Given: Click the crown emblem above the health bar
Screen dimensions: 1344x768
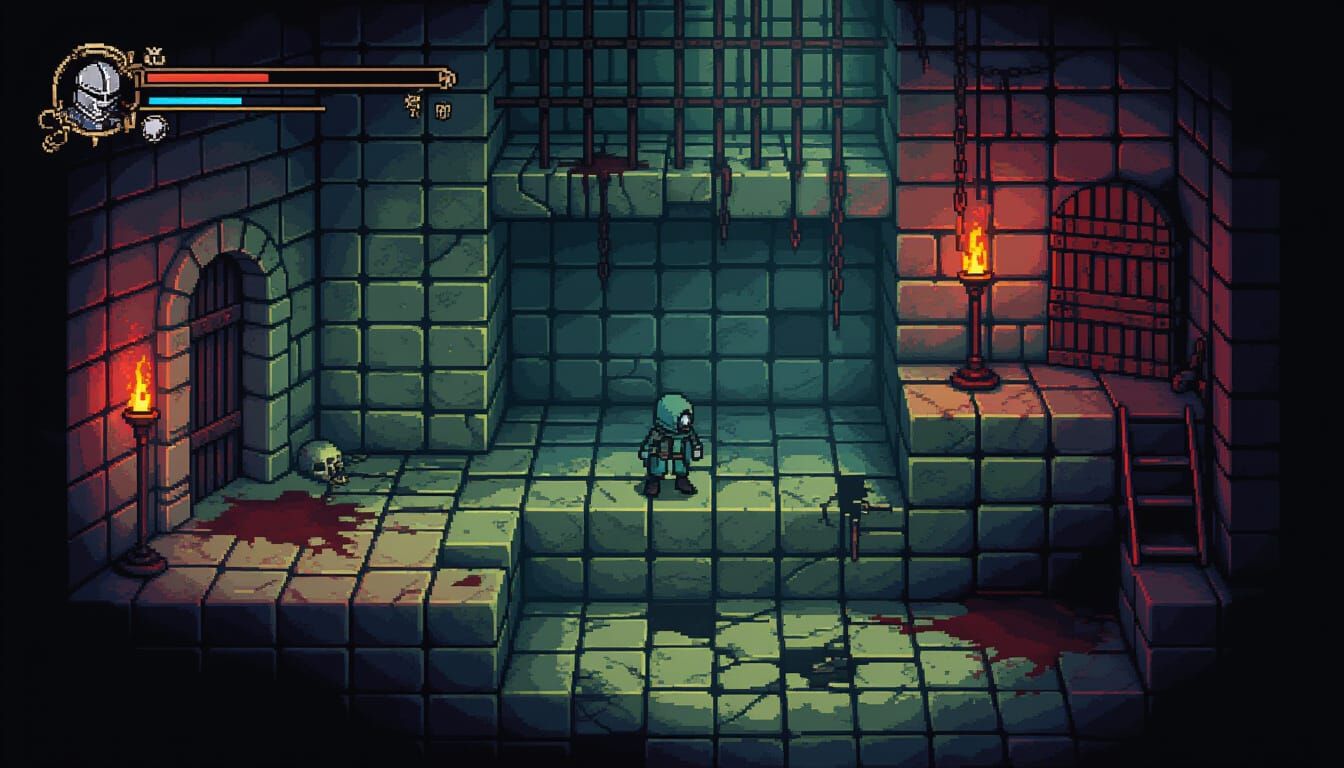Looking at the screenshot, I should [x=153, y=55].
